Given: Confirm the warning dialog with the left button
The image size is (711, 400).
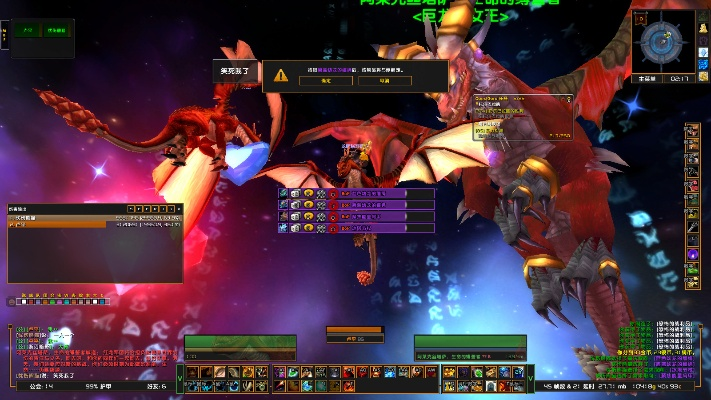Looking at the screenshot, I should tap(326, 81).
